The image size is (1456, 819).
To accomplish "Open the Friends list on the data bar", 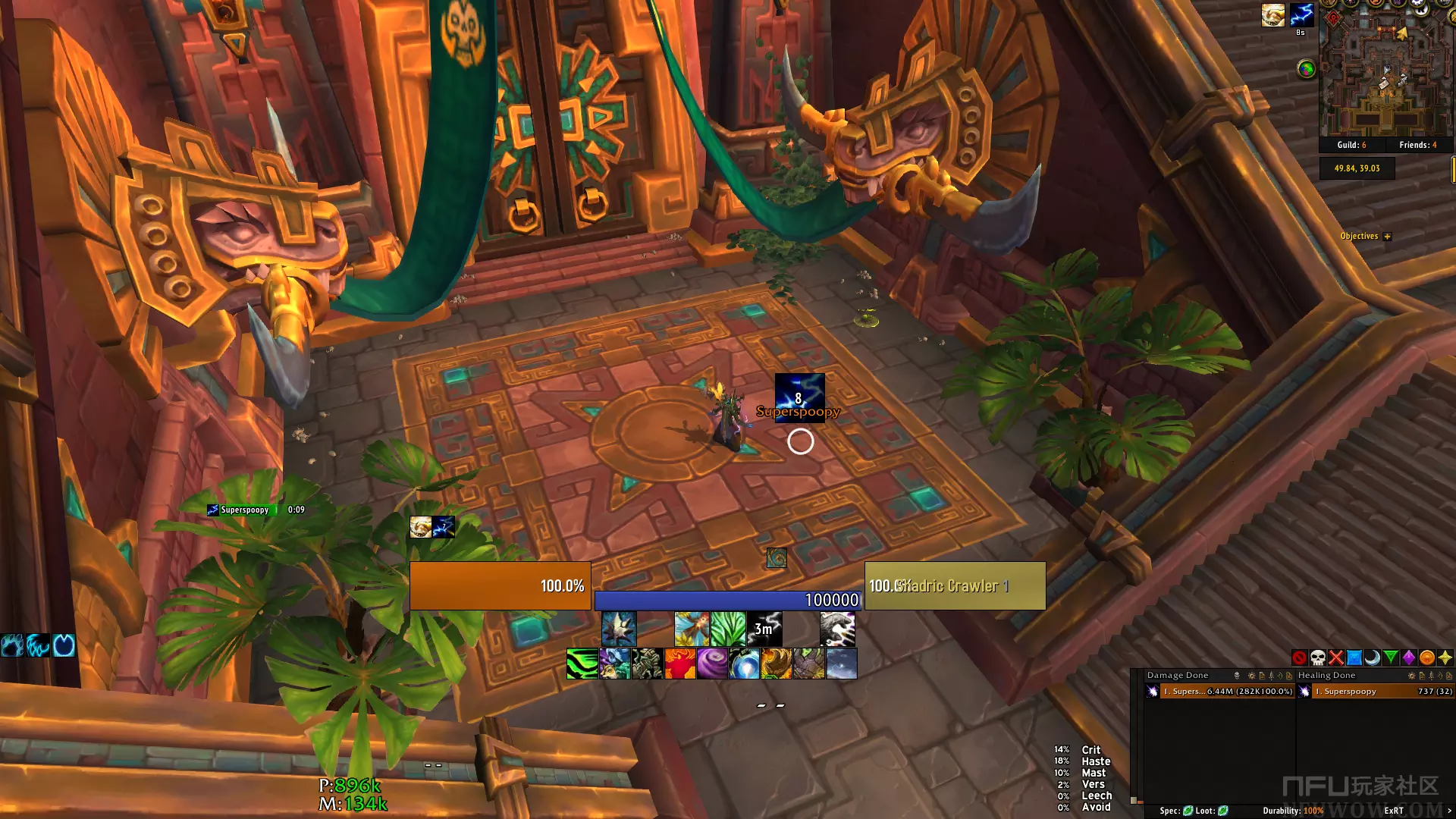I will pos(1417,145).
